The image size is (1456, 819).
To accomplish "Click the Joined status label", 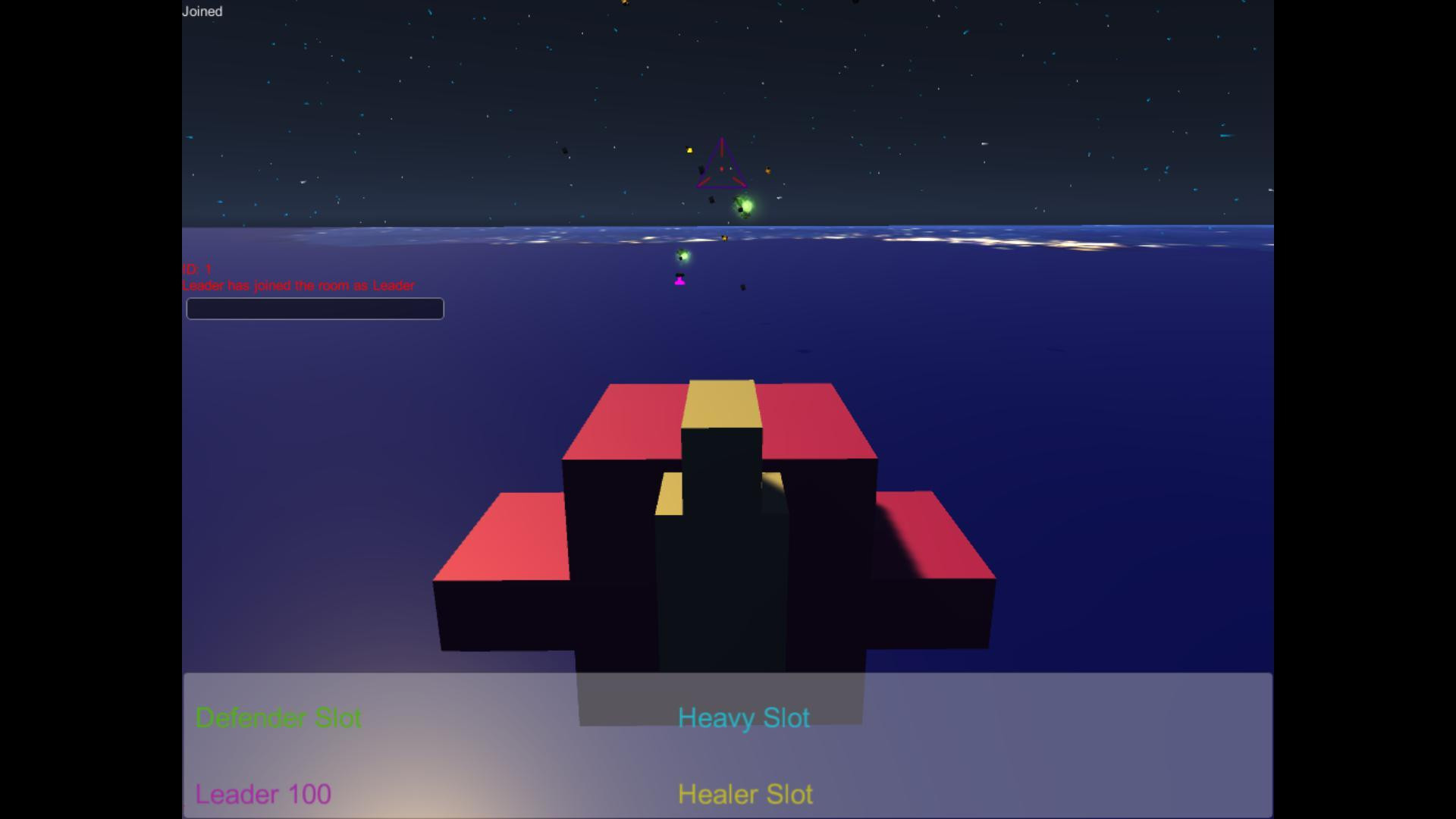I will point(202,11).
